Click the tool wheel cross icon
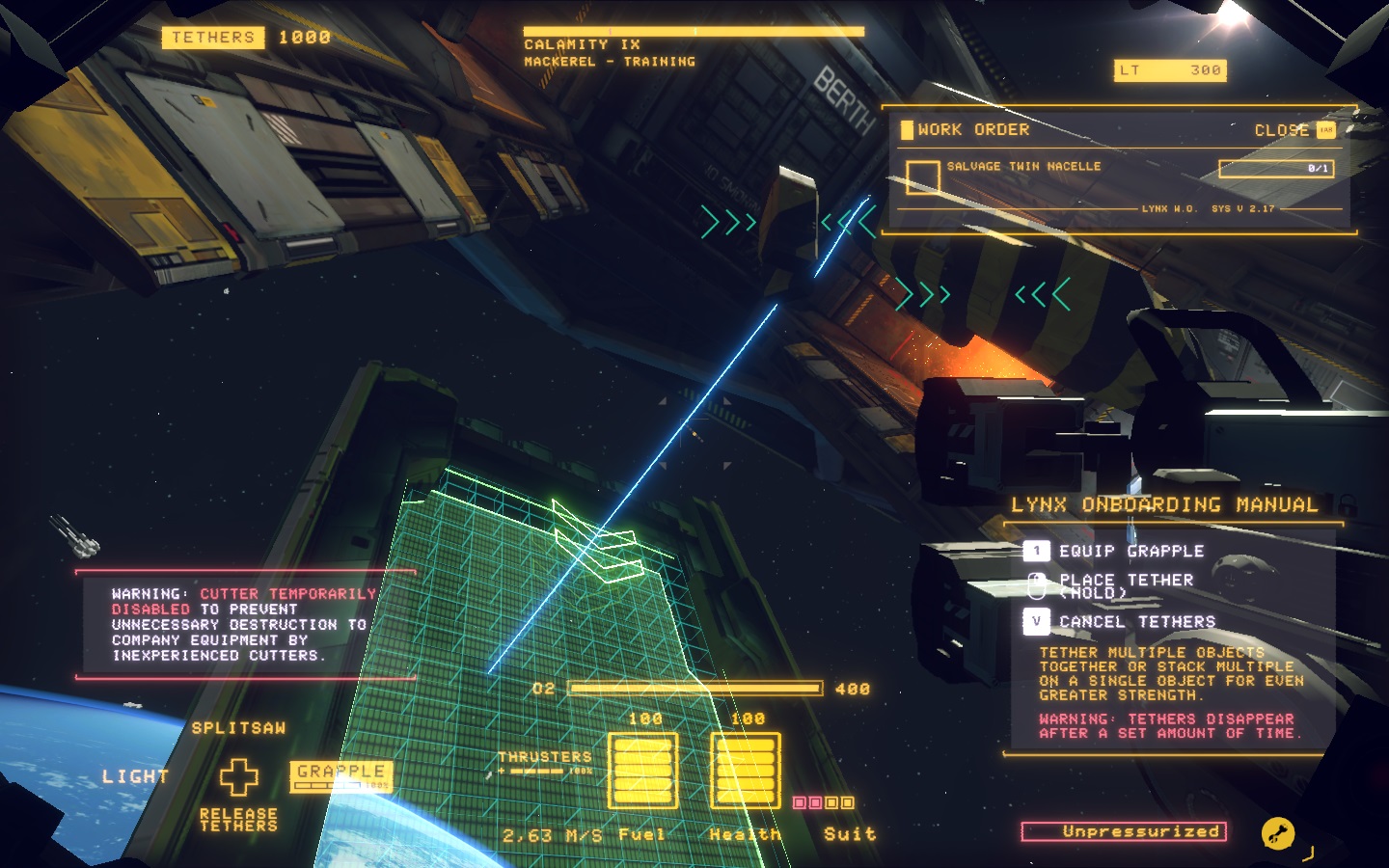The width and height of the screenshot is (1389, 868). tap(238, 776)
